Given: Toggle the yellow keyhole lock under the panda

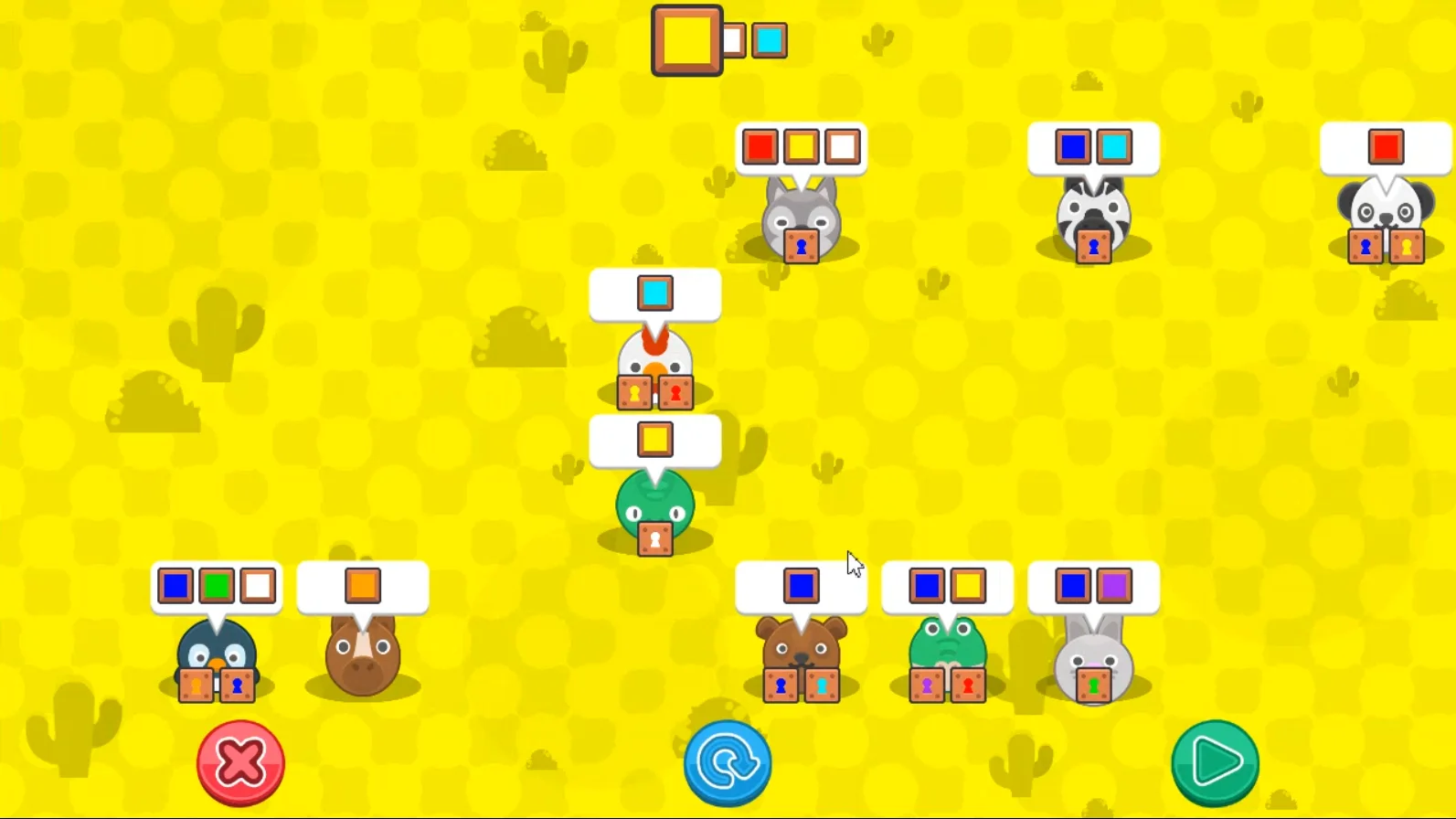Looking at the screenshot, I should pos(1405,246).
